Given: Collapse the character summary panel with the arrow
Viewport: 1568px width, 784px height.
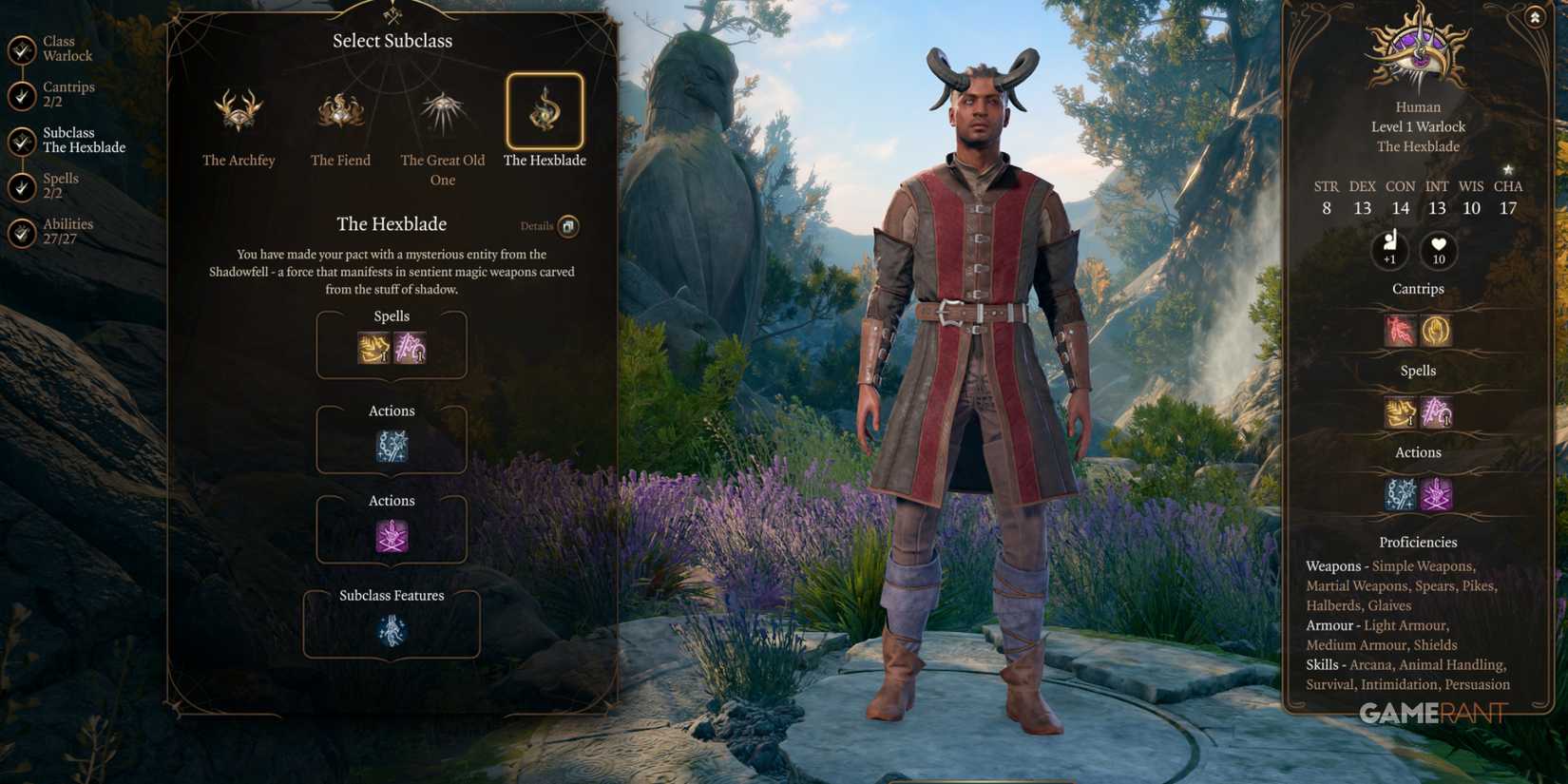Looking at the screenshot, I should pos(1535,18).
